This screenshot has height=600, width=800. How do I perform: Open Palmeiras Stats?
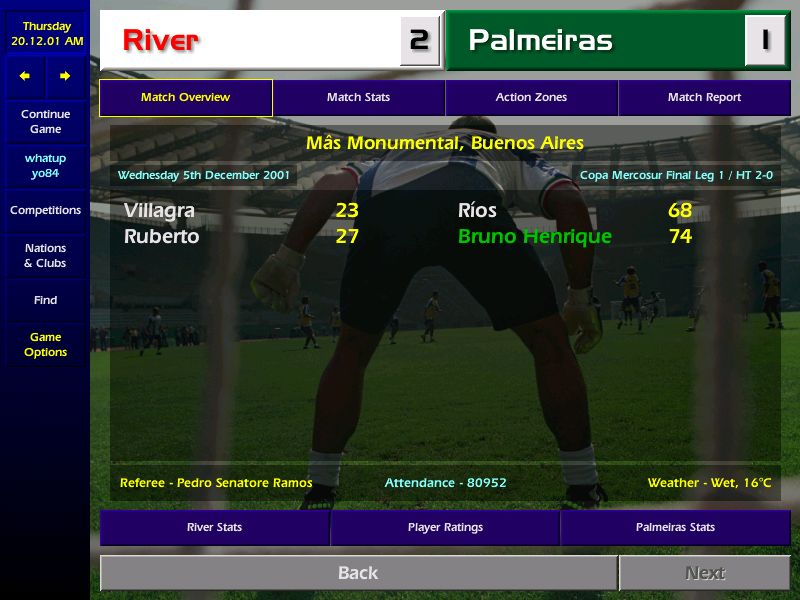[x=675, y=527]
